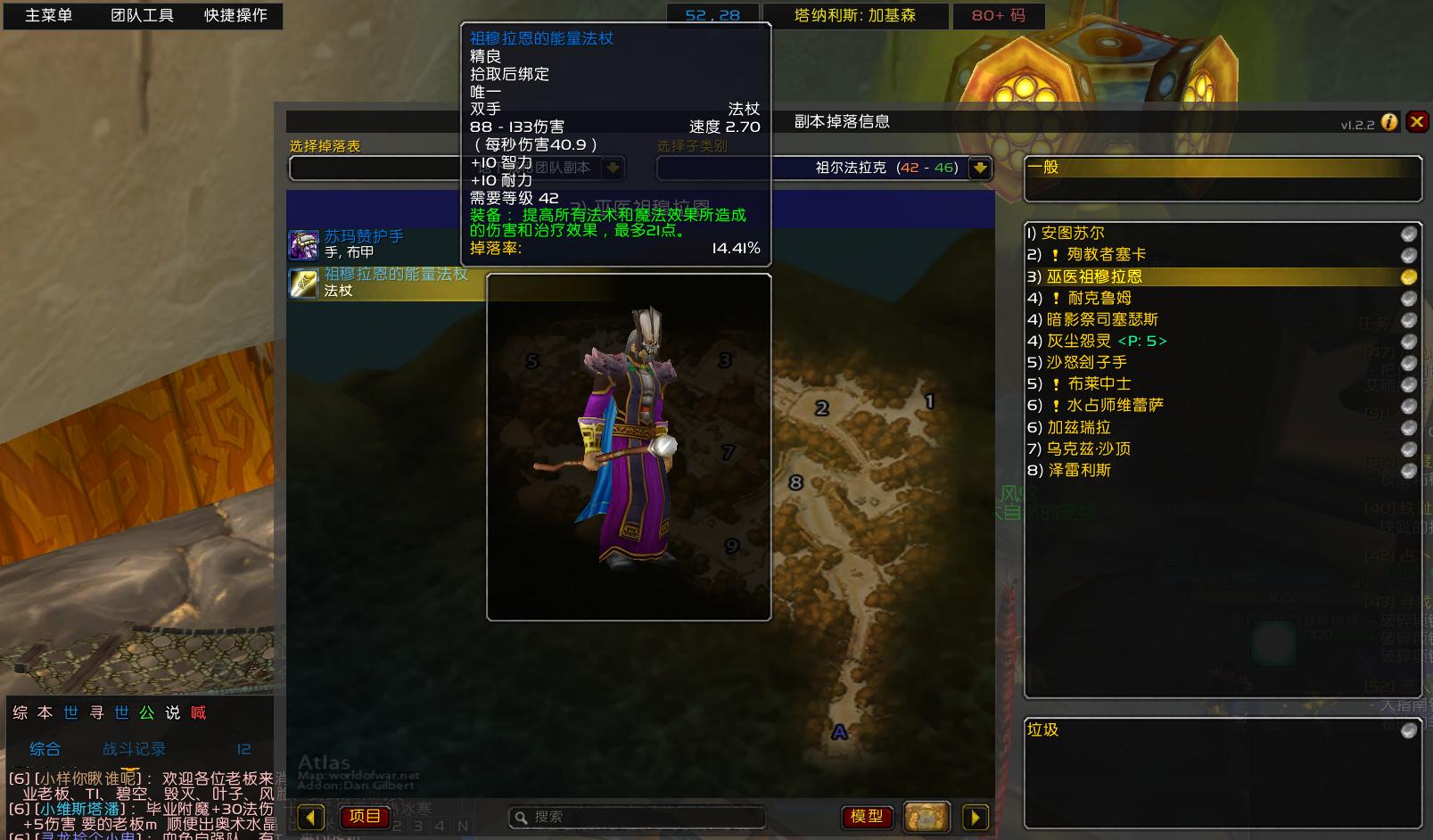Click the texture frame icon beside 模型 button
The width and height of the screenshot is (1433, 840).
(927, 816)
